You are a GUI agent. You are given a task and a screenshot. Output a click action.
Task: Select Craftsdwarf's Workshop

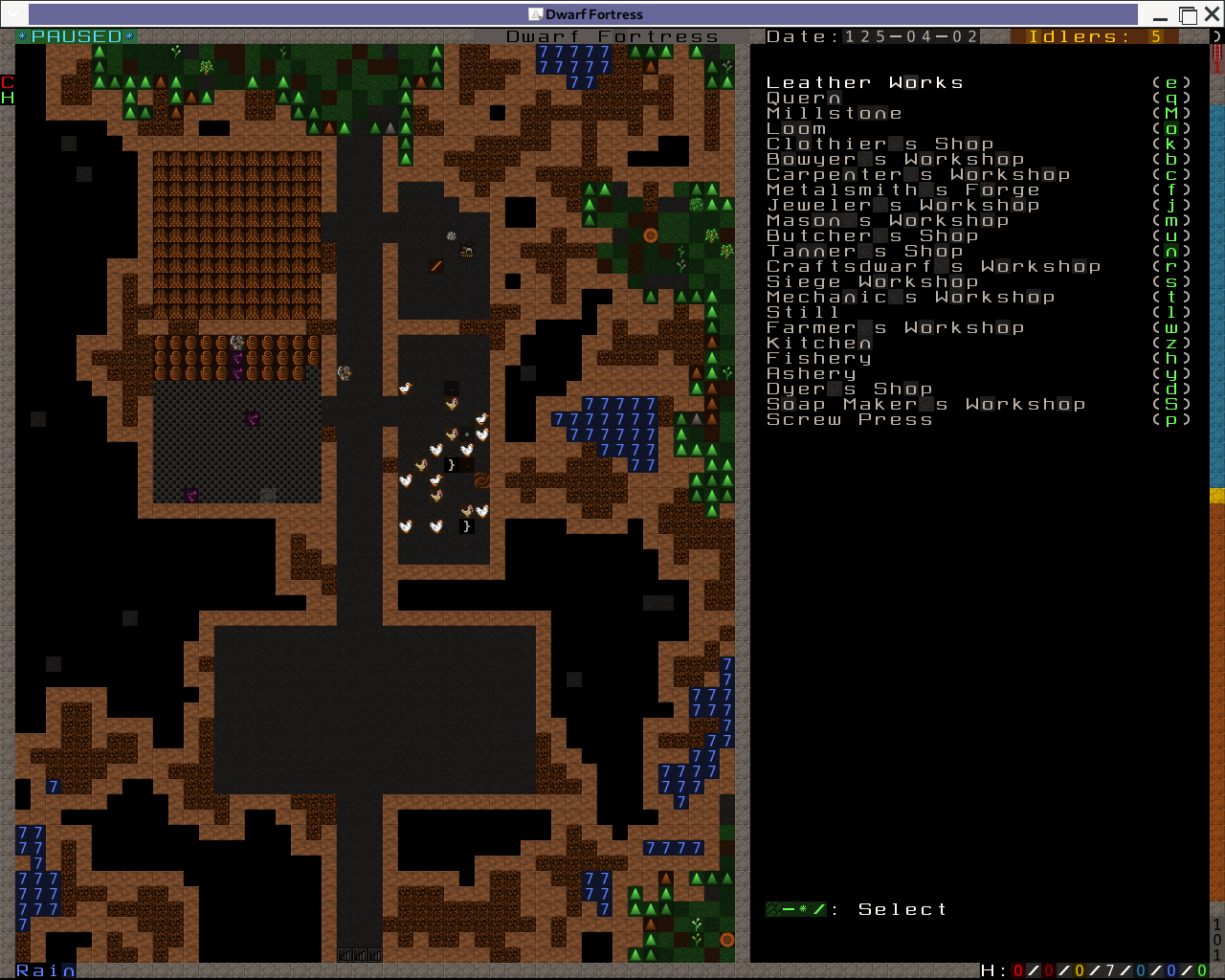(x=933, y=267)
